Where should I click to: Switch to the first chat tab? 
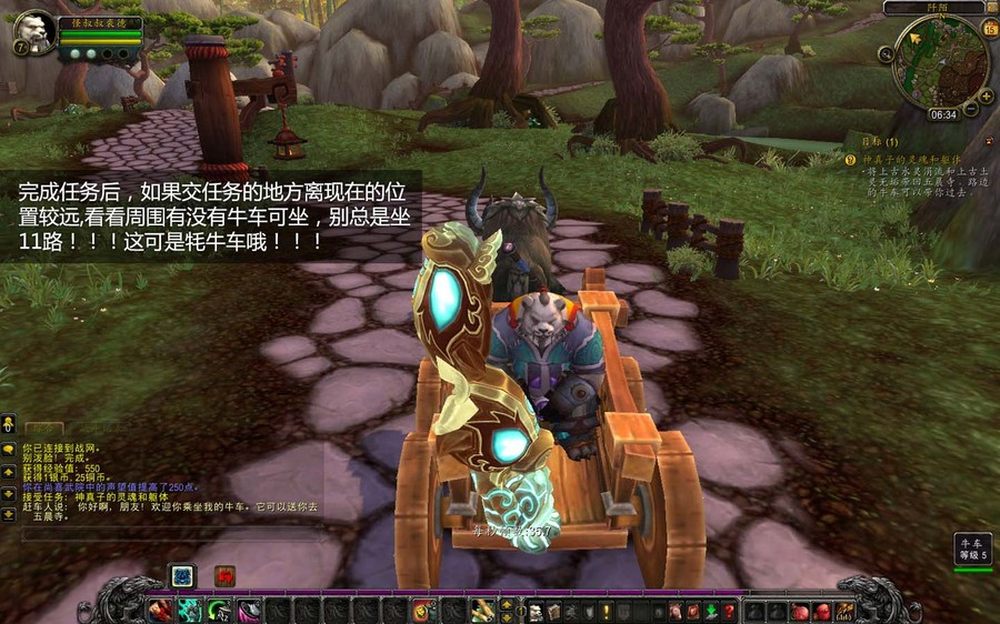pos(38,429)
